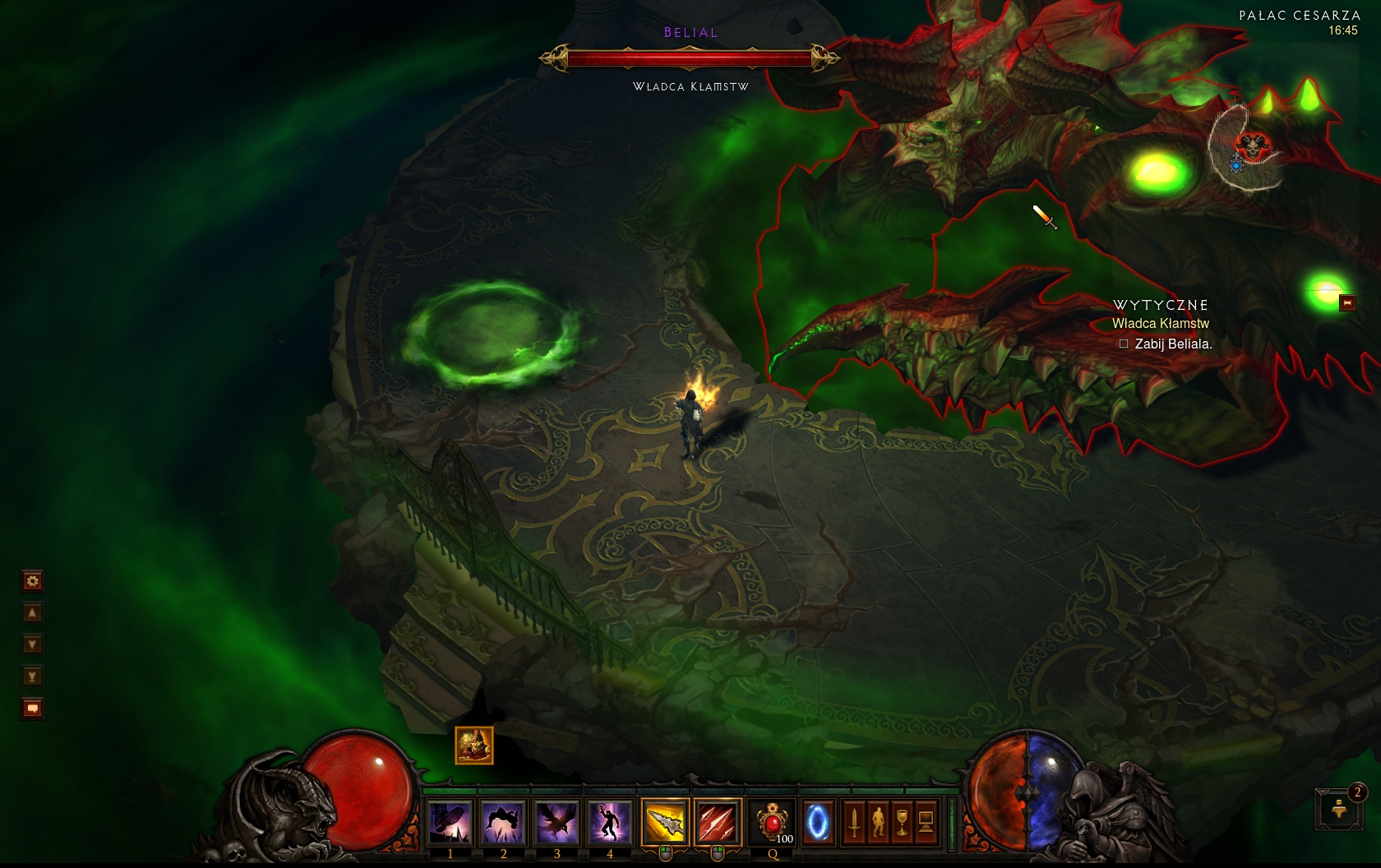
Task: Open the inventory via sword icon
Action: click(854, 822)
